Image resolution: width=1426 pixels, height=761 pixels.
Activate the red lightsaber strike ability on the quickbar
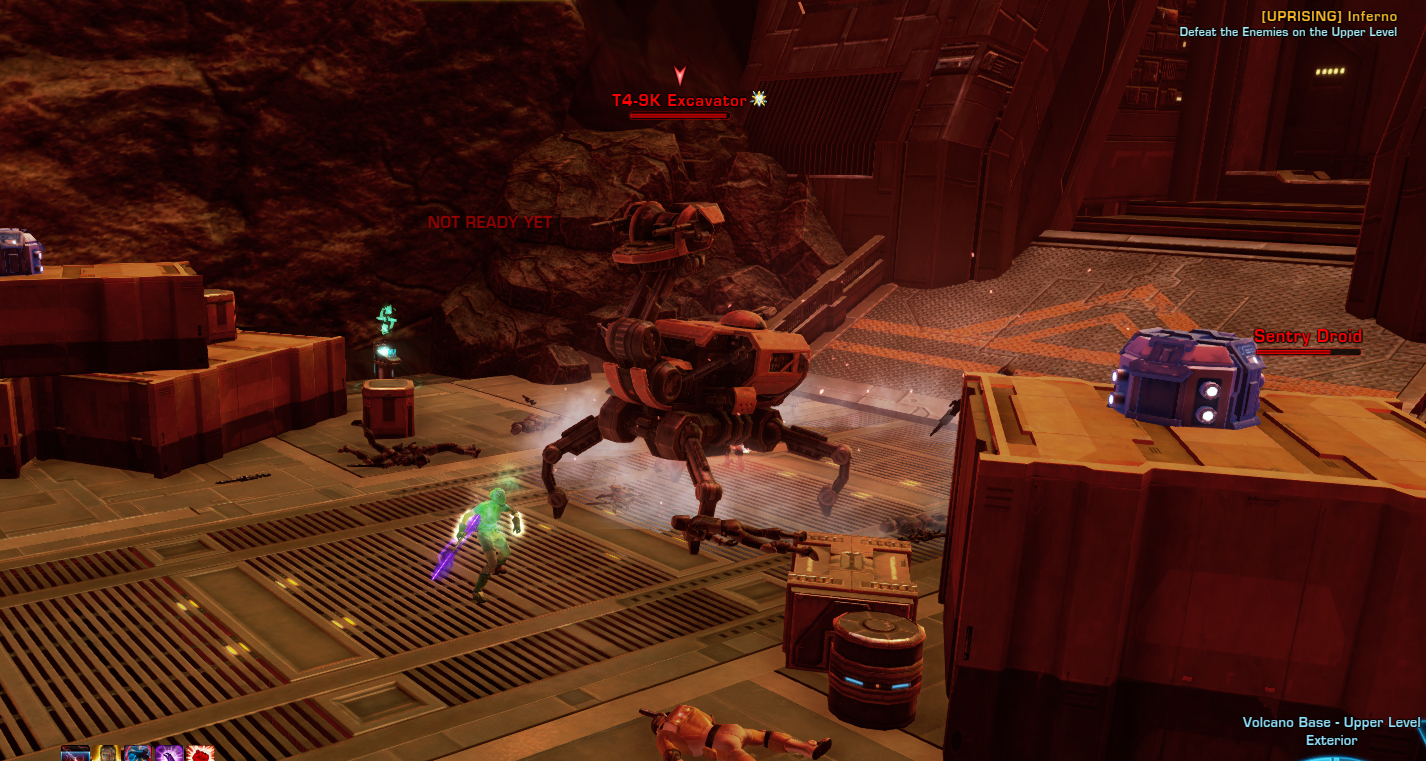point(75,752)
